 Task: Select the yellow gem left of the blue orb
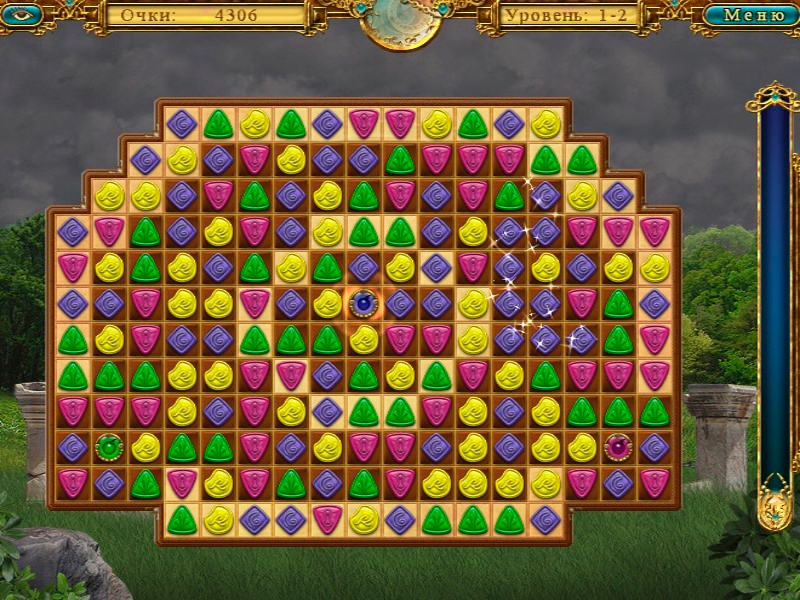327,302
